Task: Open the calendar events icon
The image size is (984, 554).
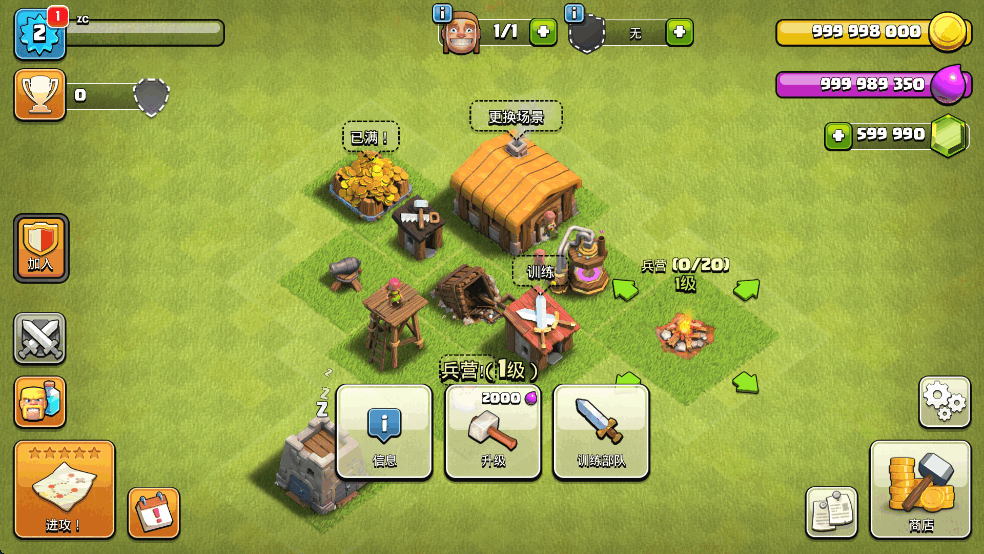Action: coord(154,513)
